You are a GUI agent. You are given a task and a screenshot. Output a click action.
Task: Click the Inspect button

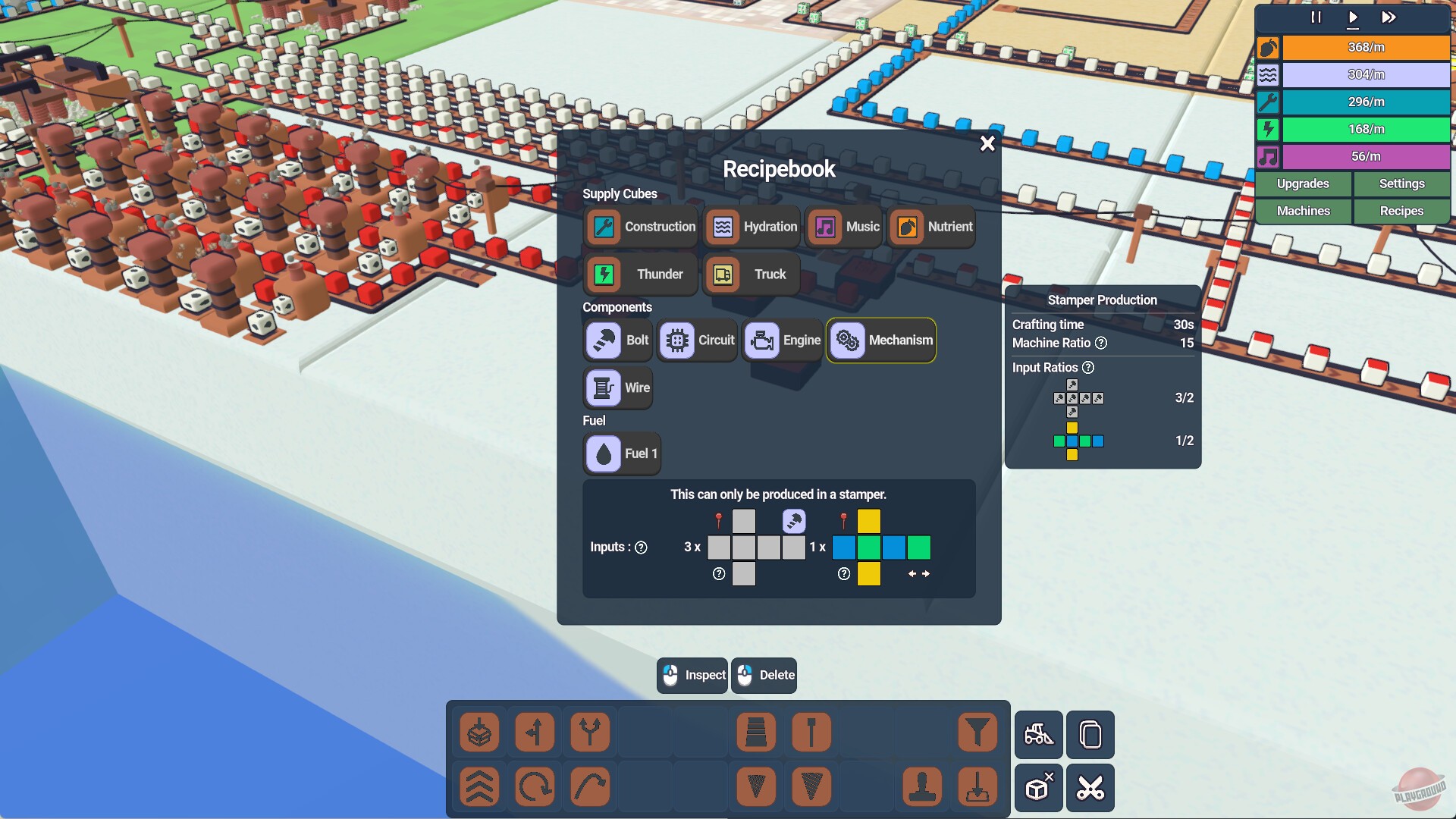point(692,675)
